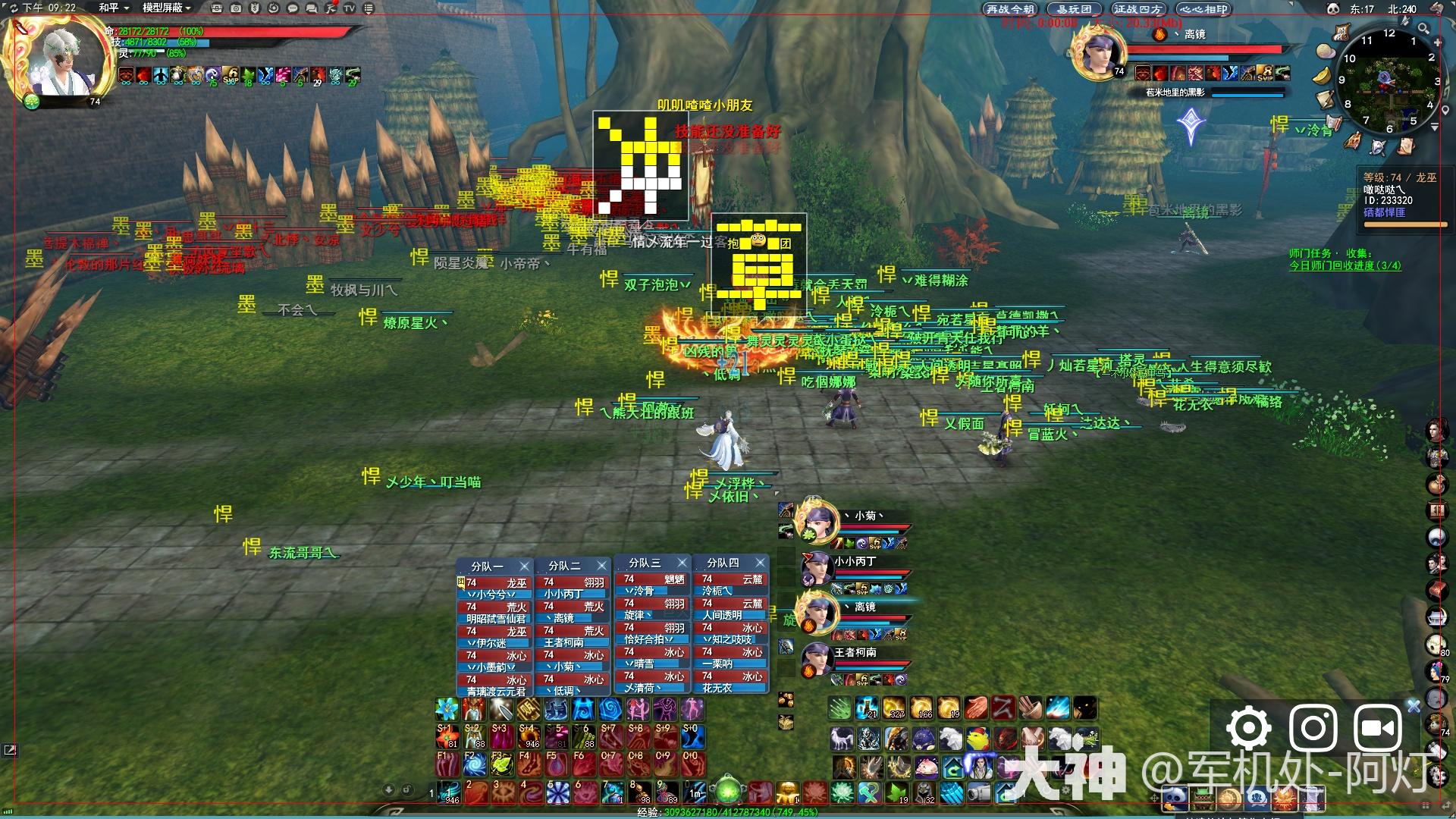Close the 分队一 squad panel

point(524,566)
